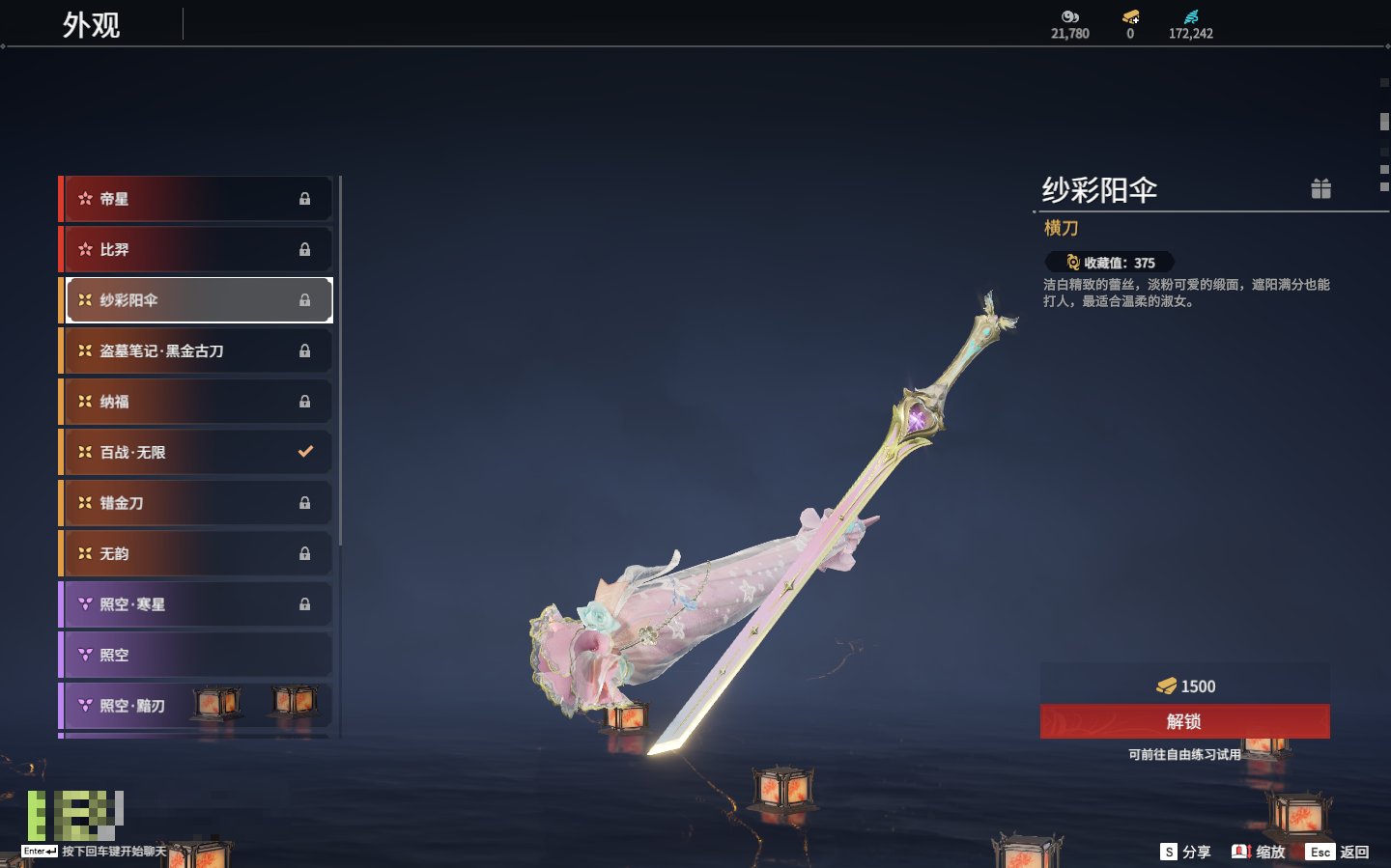Click the 缩放 zoom control

click(1259, 852)
